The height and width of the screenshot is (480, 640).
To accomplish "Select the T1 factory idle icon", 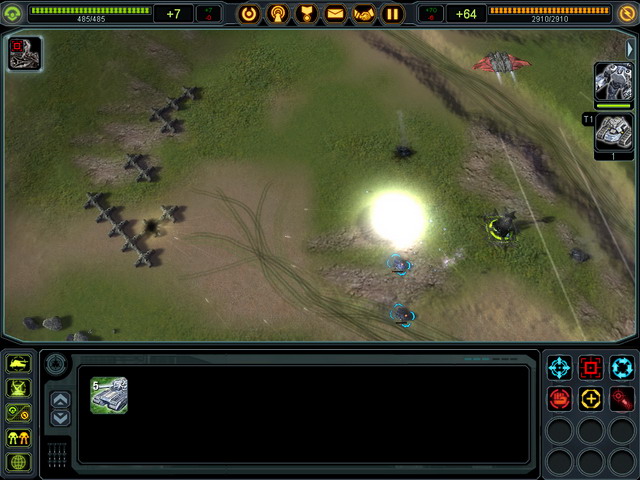I will click(613, 132).
